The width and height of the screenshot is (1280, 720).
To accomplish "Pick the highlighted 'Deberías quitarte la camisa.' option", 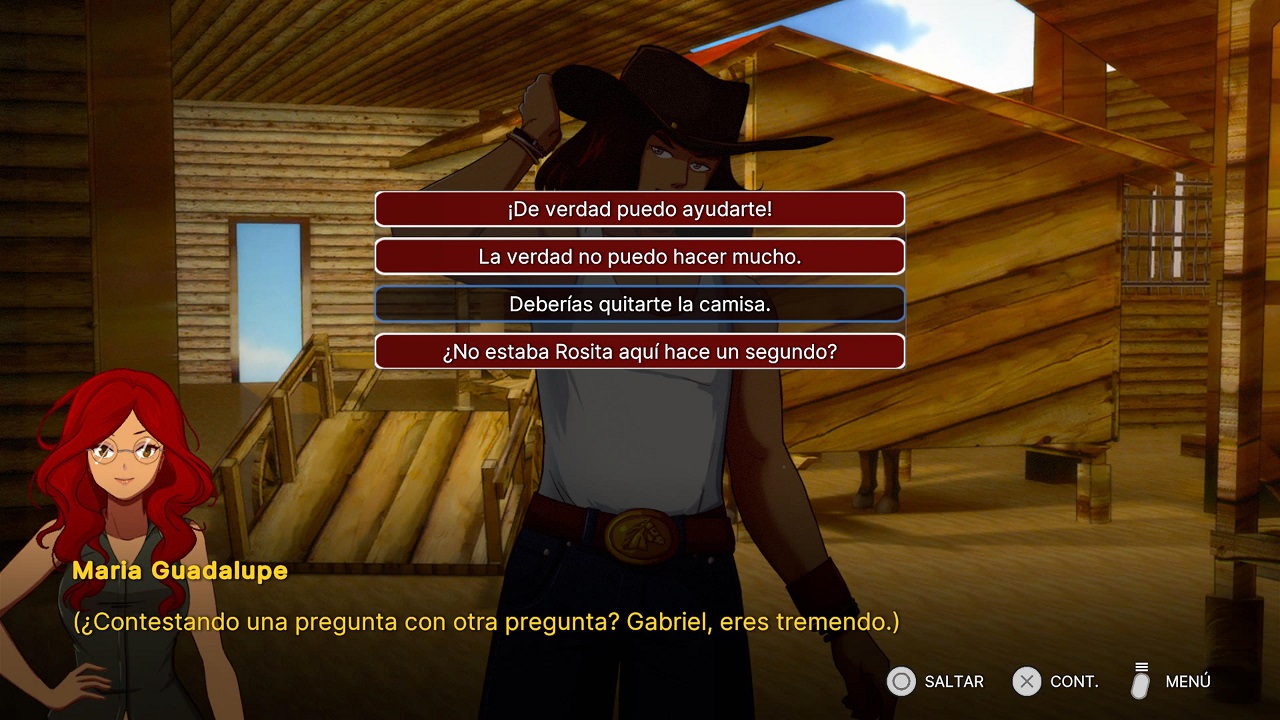I will click(640, 304).
